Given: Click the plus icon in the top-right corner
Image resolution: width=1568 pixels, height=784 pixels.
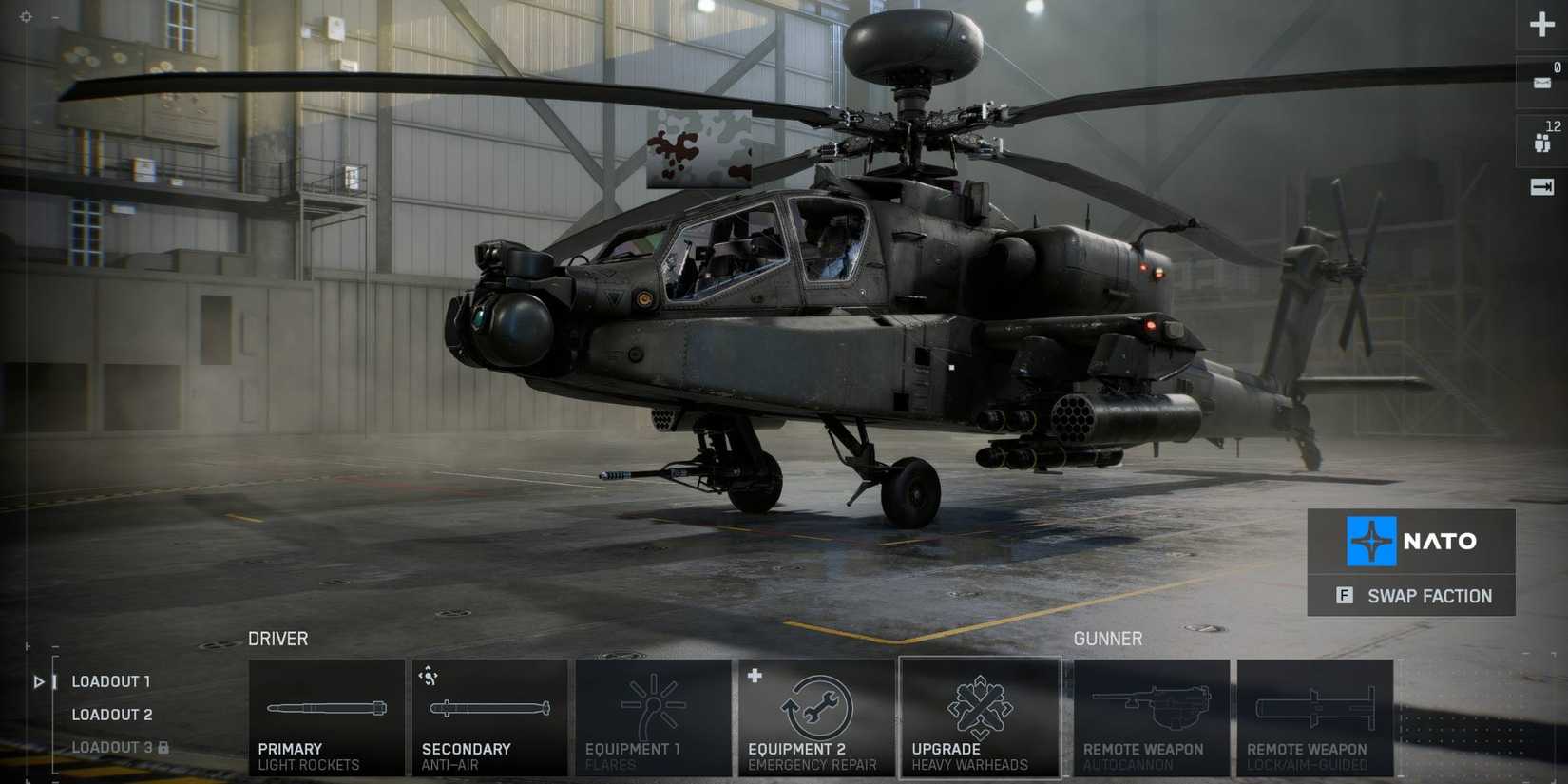Looking at the screenshot, I should pyautogui.click(x=1541, y=25).
